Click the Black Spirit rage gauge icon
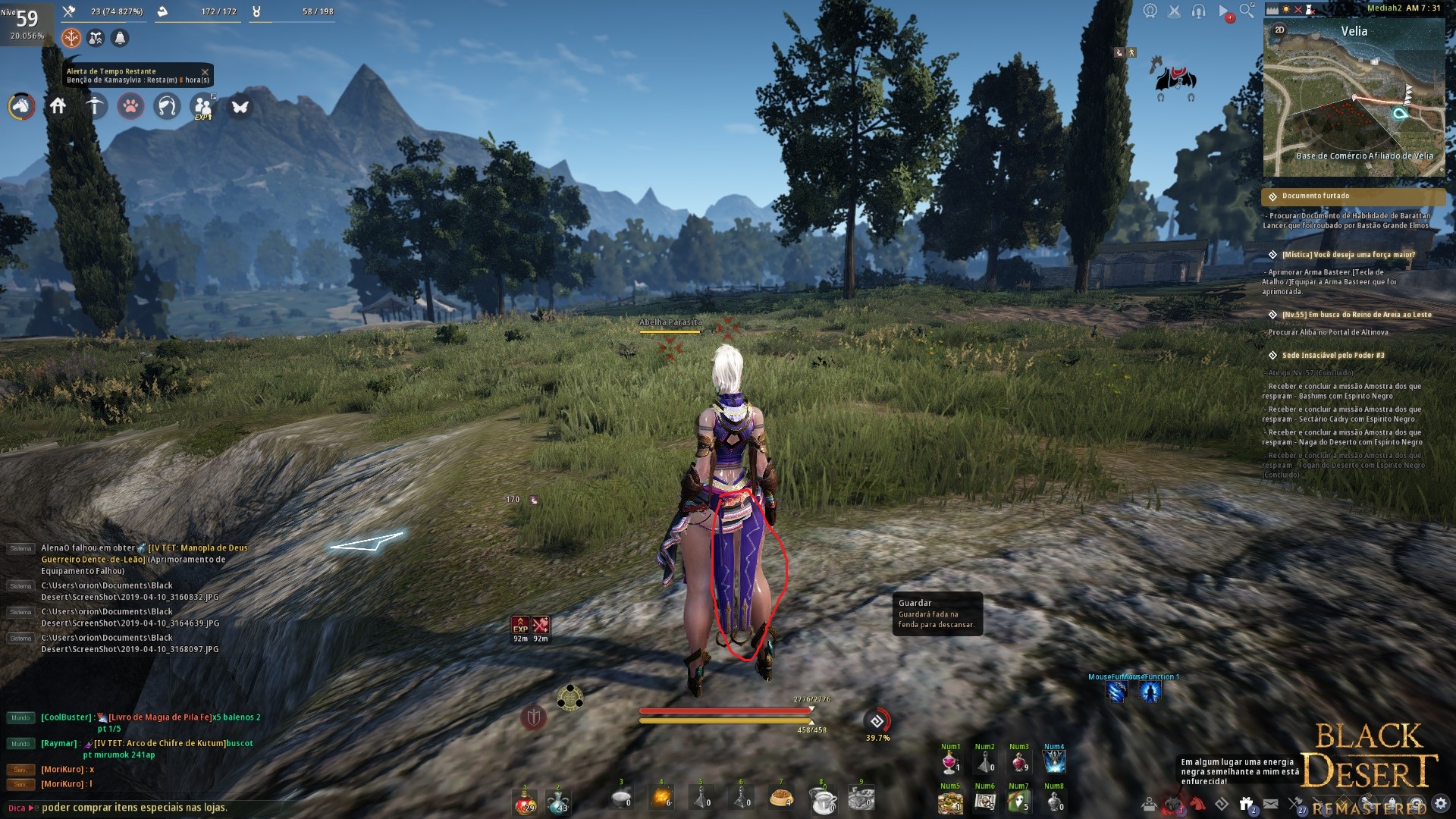Image resolution: width=1456 pixels, height=819 pixels. [877, 721]
